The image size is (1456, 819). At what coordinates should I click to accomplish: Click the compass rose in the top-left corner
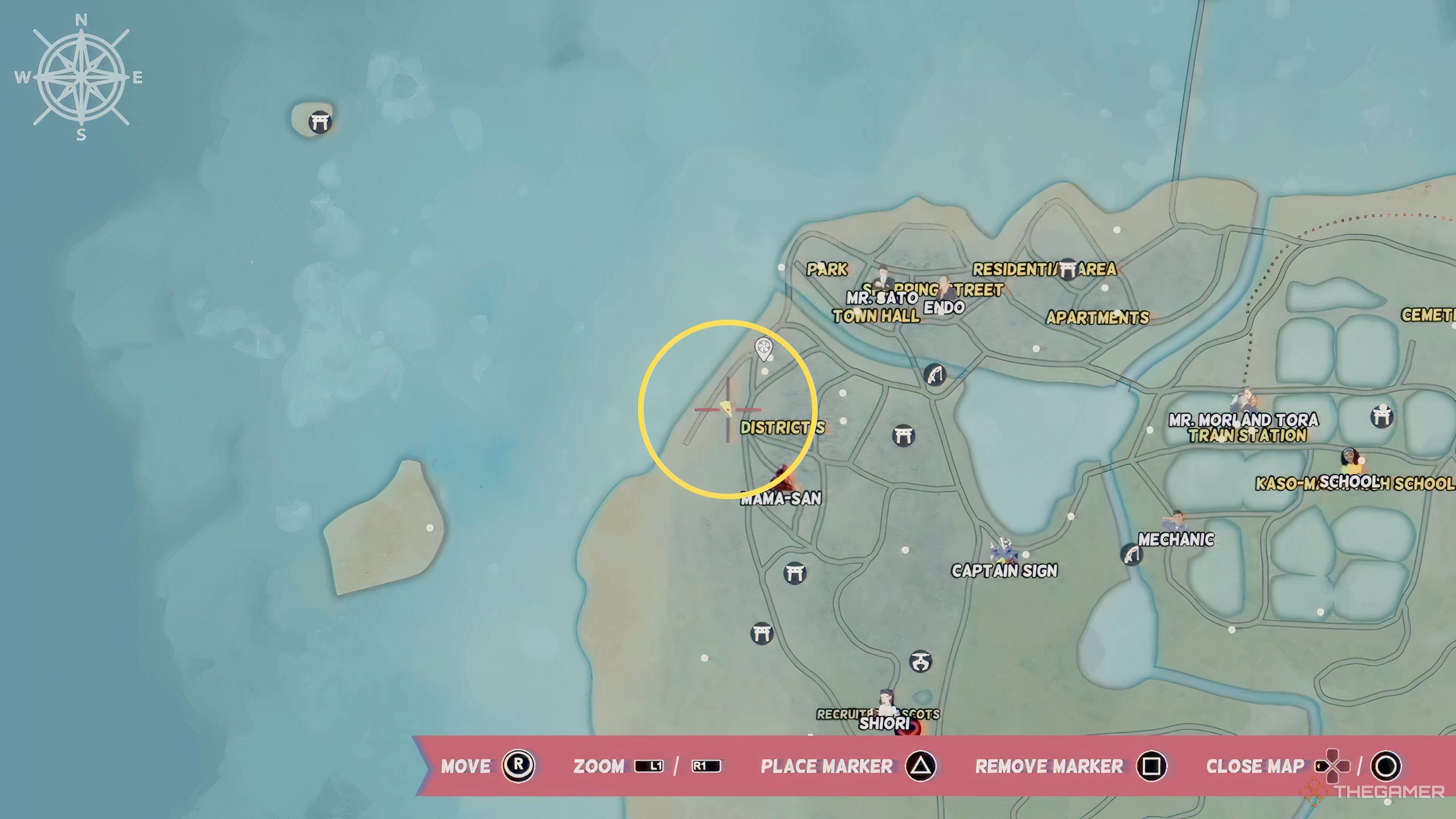pyautogui.click(x=80, y=77)
